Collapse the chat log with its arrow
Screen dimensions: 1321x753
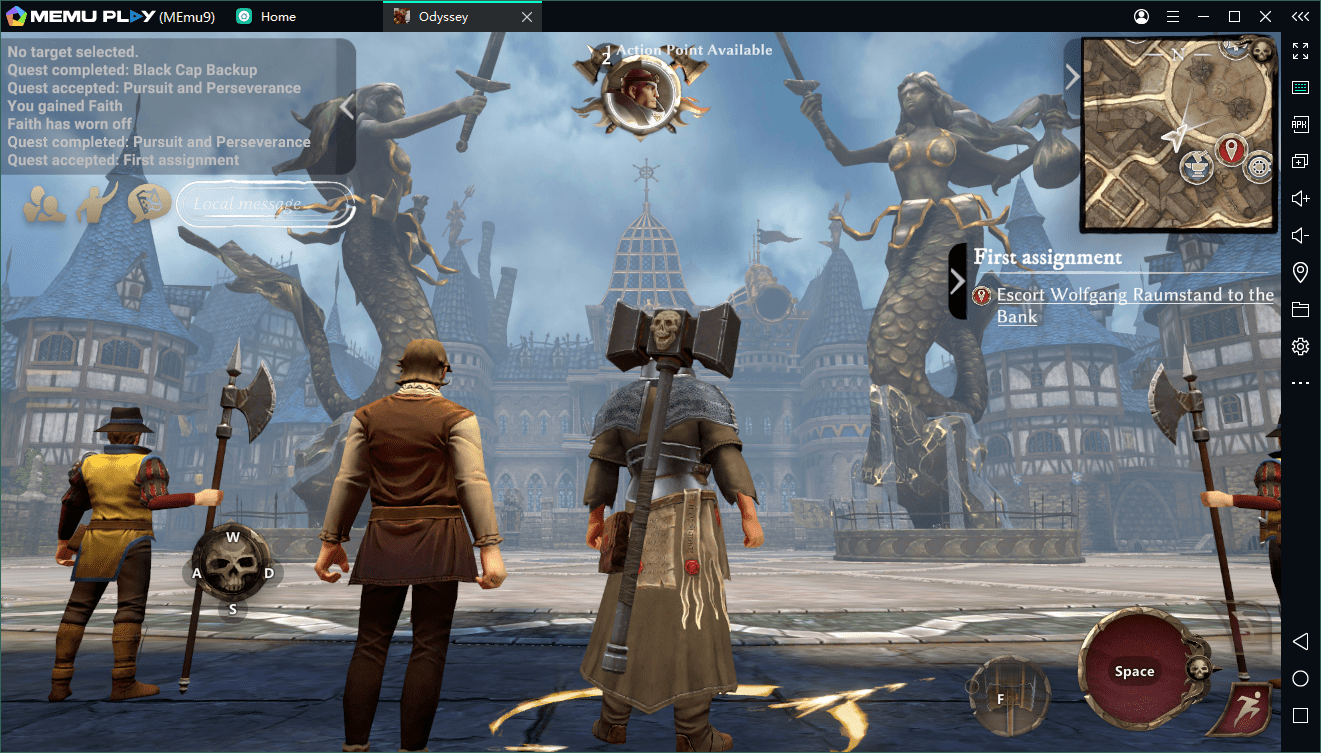point(347,105)
